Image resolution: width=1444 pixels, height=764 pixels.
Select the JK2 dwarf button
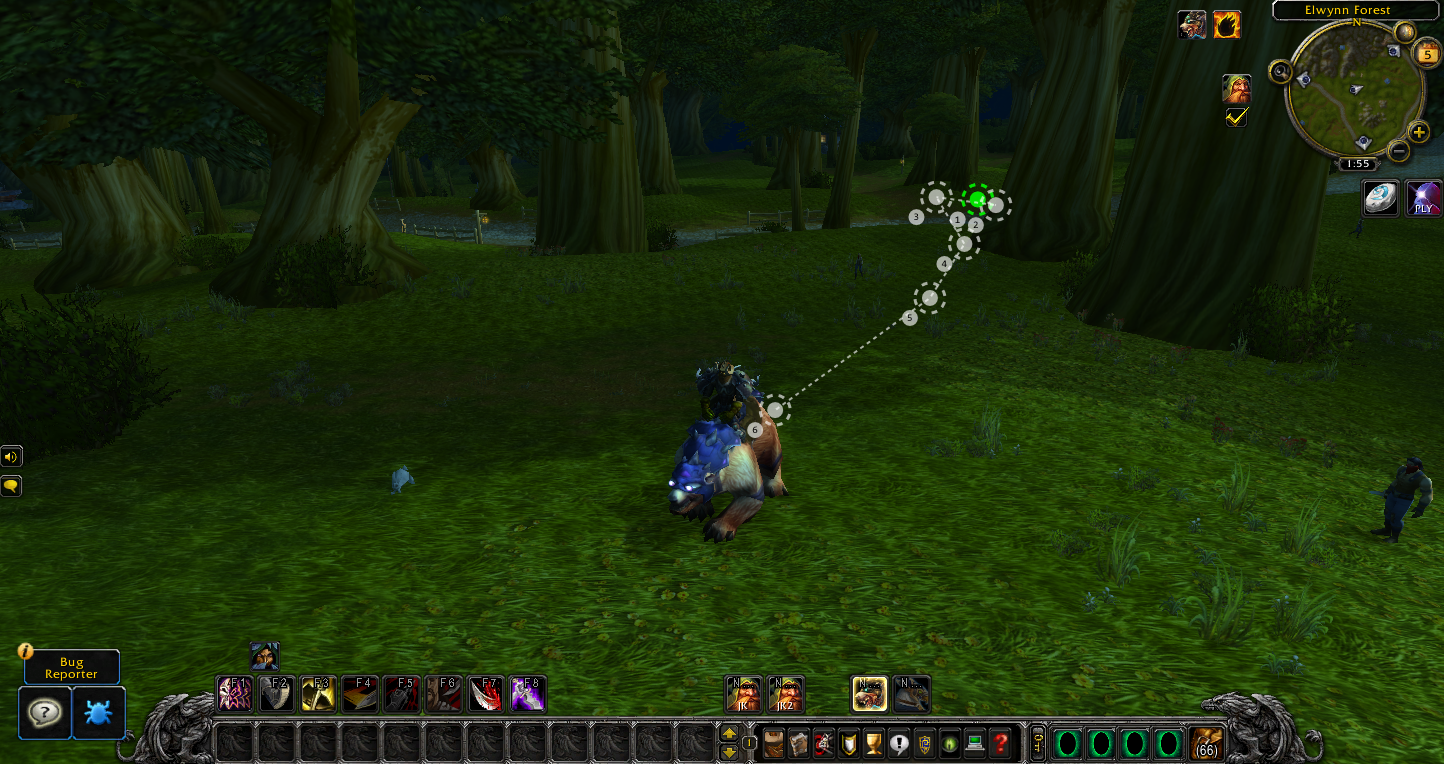click(785, 694)
